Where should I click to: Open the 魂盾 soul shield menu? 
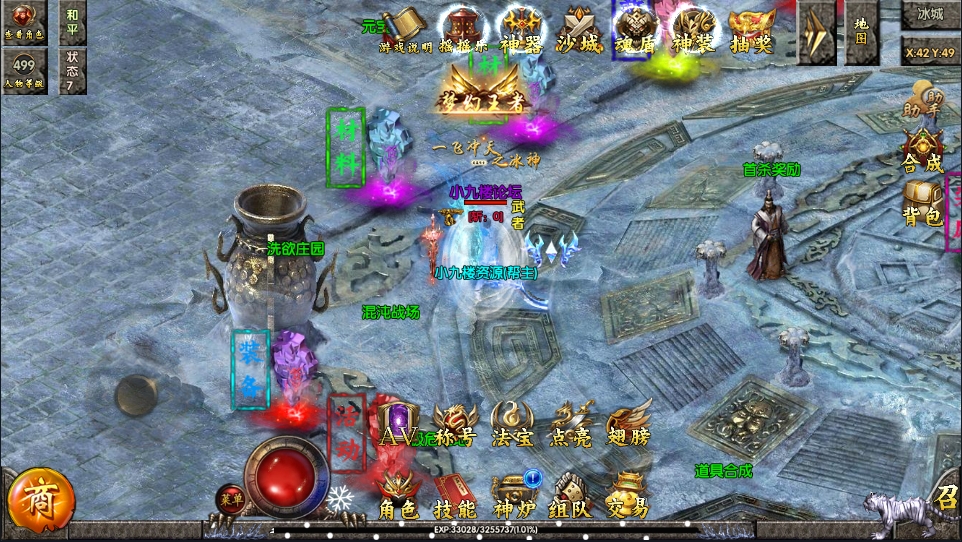coord(635,30)
